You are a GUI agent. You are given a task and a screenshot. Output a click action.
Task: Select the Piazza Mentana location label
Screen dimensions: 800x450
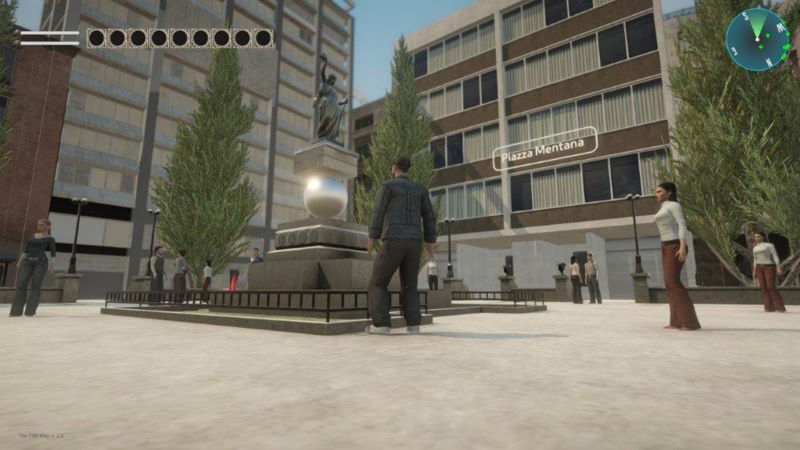[545, 148]
